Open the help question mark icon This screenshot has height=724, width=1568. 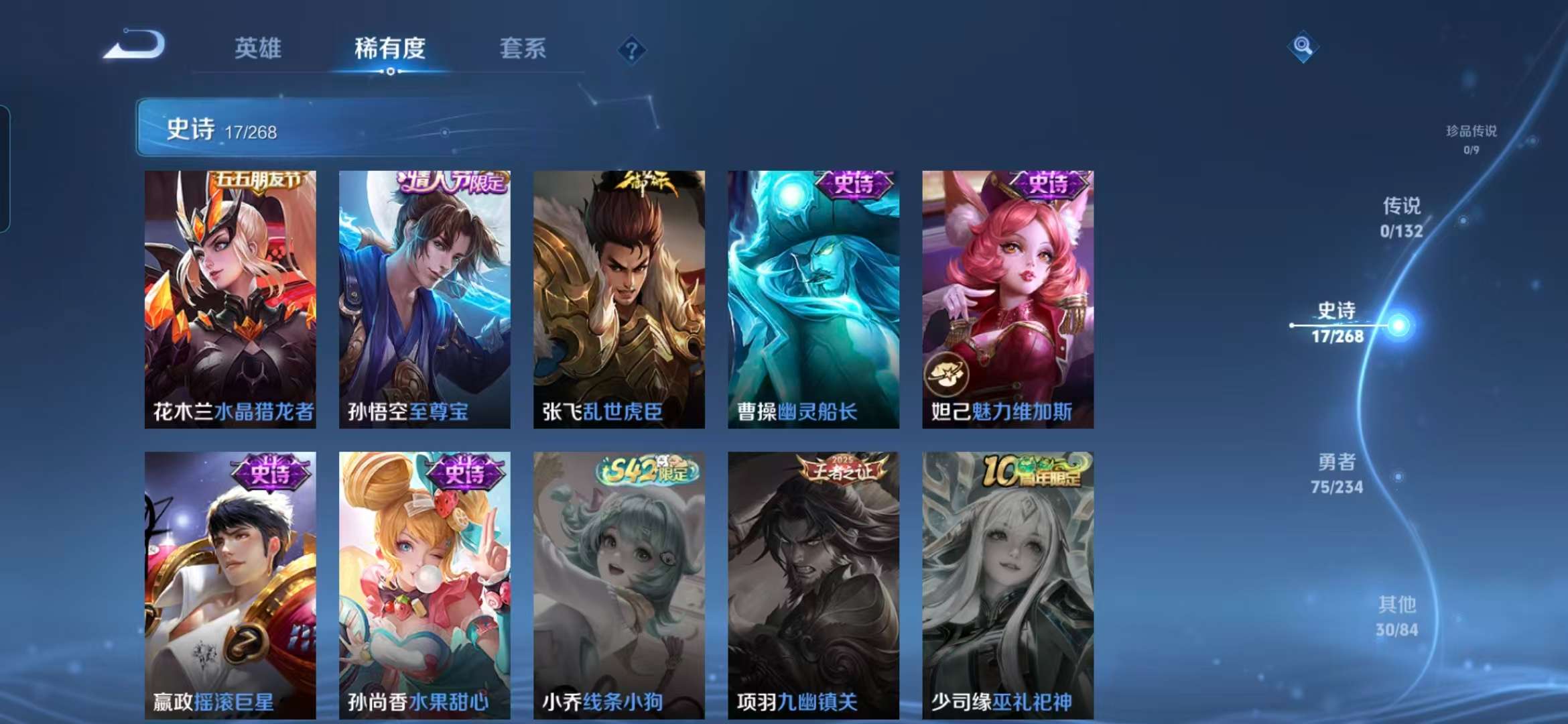click(x=631, y=48)
